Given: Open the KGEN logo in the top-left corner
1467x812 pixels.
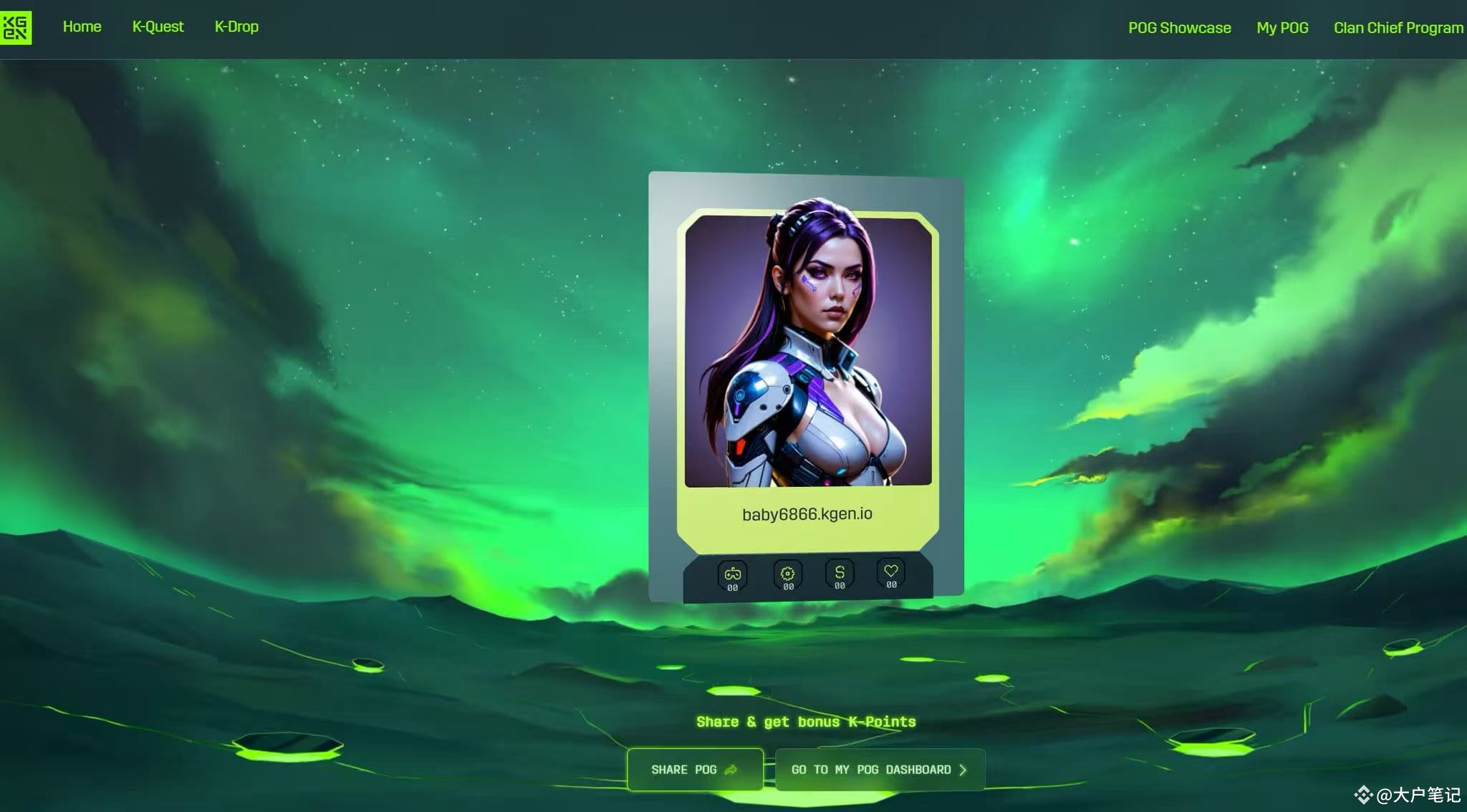Looking at the screenshot, I should point(17,27).
